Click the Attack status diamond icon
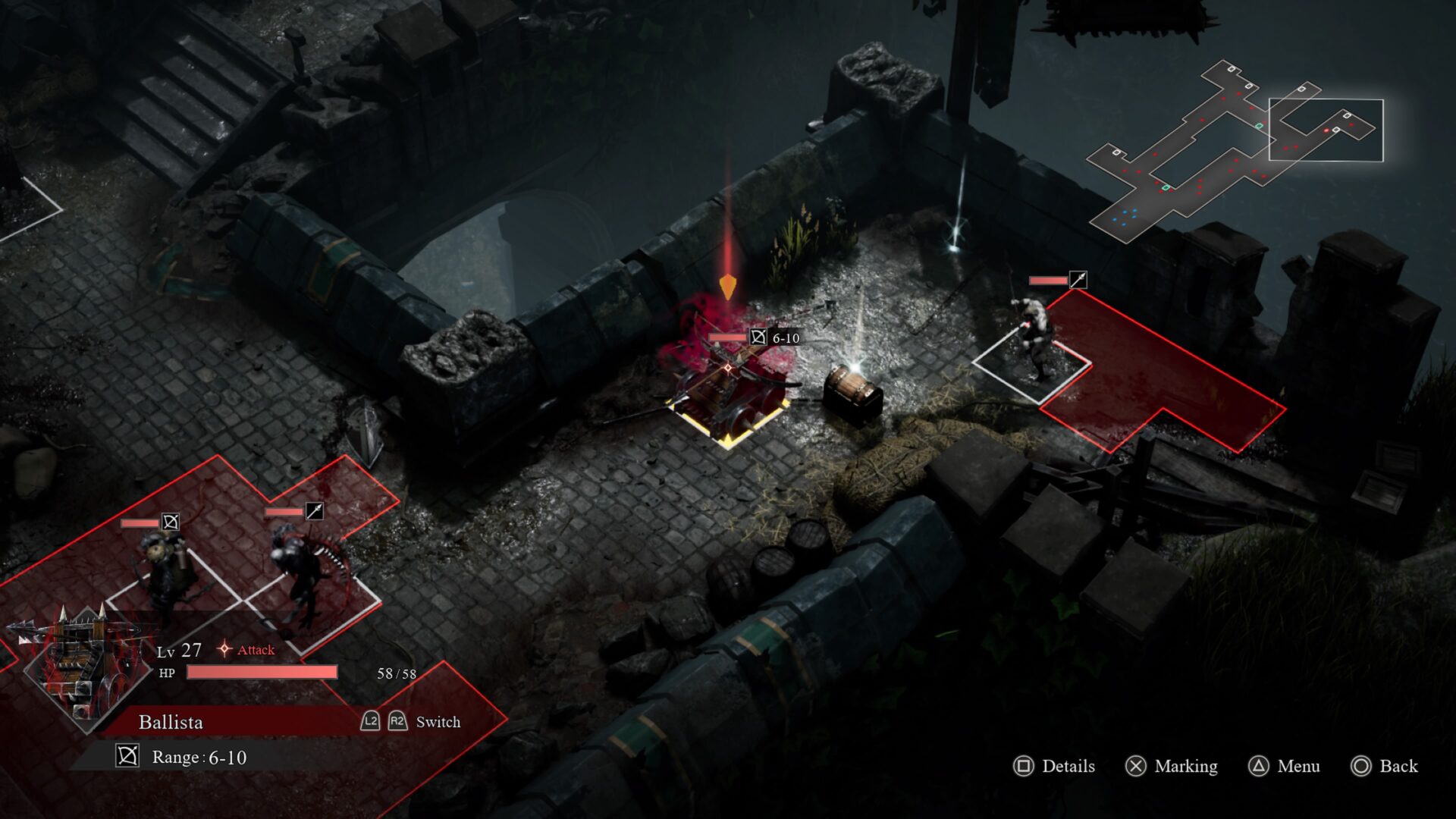 [224, 648]
